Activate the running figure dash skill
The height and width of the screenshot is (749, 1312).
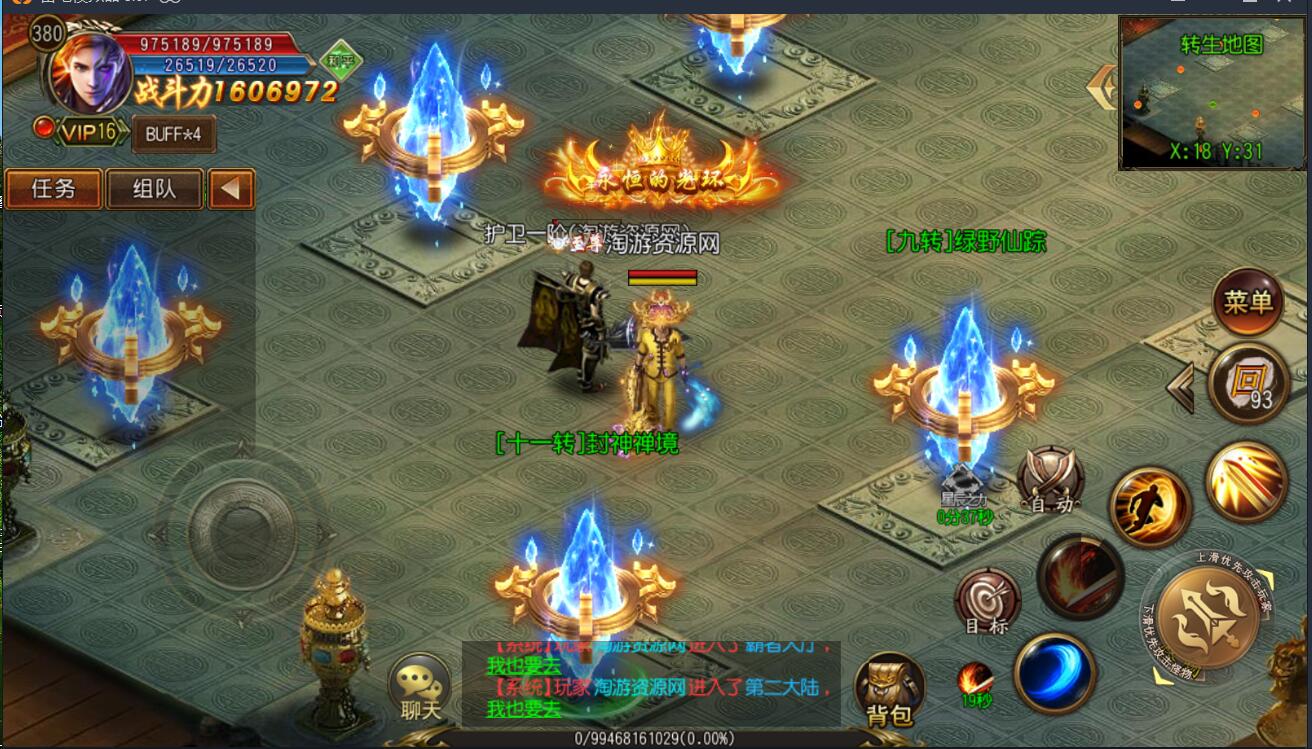[1150, 505]
